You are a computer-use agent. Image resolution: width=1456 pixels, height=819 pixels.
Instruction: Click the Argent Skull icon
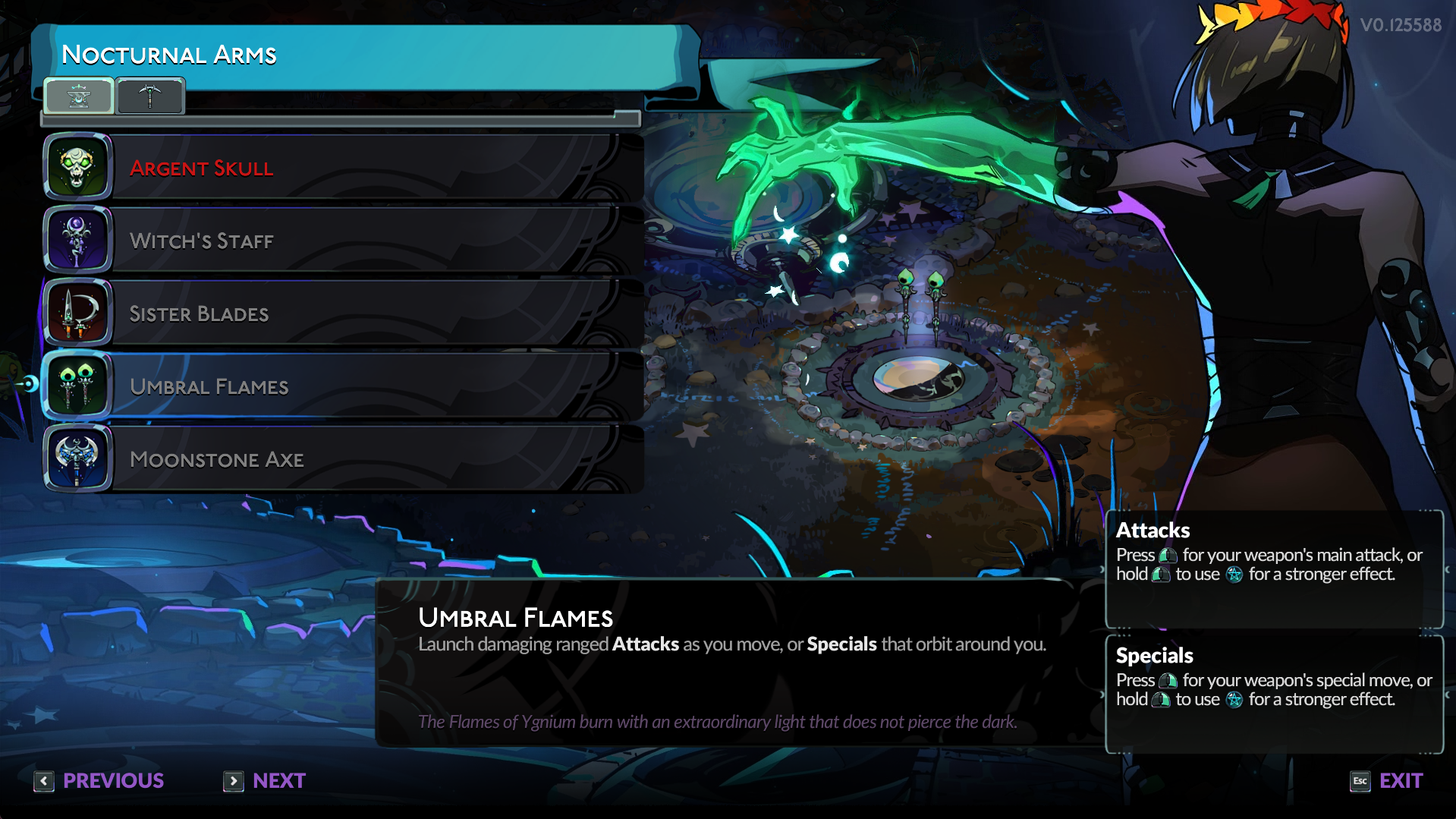pyautogui.click(x=77, y=166)
